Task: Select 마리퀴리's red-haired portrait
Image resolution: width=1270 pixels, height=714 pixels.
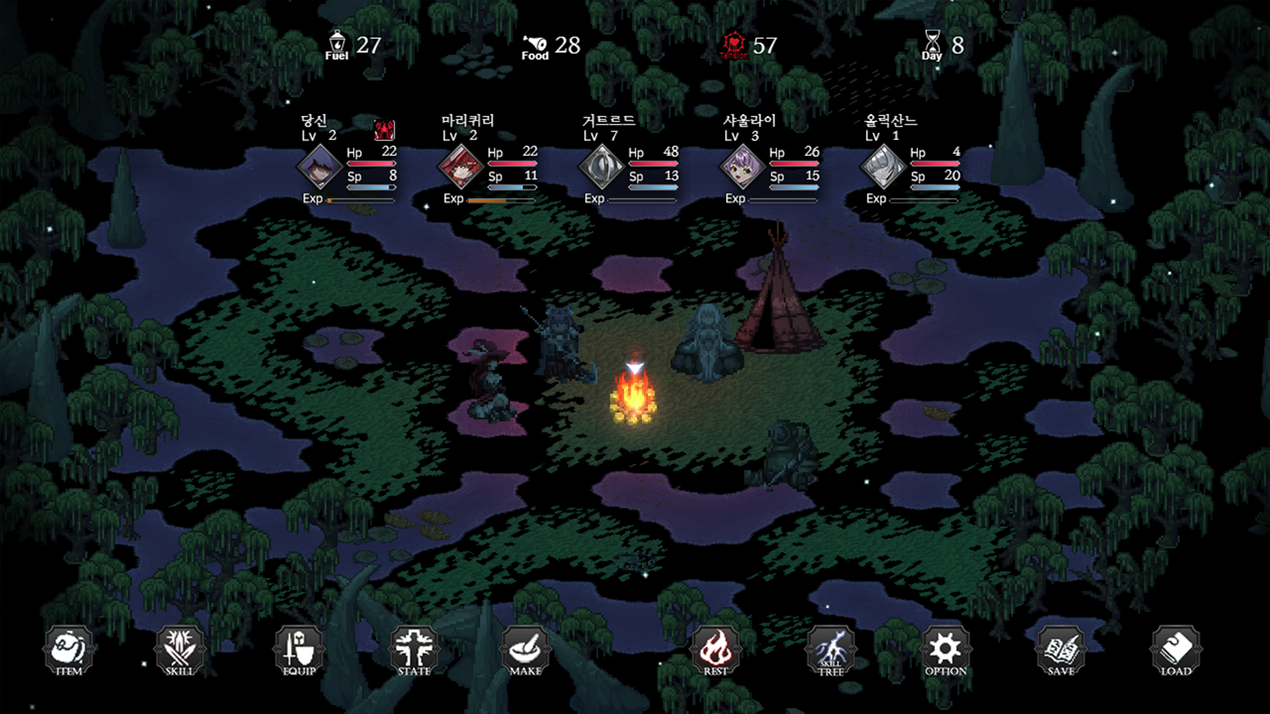Action: coord(461,166)
